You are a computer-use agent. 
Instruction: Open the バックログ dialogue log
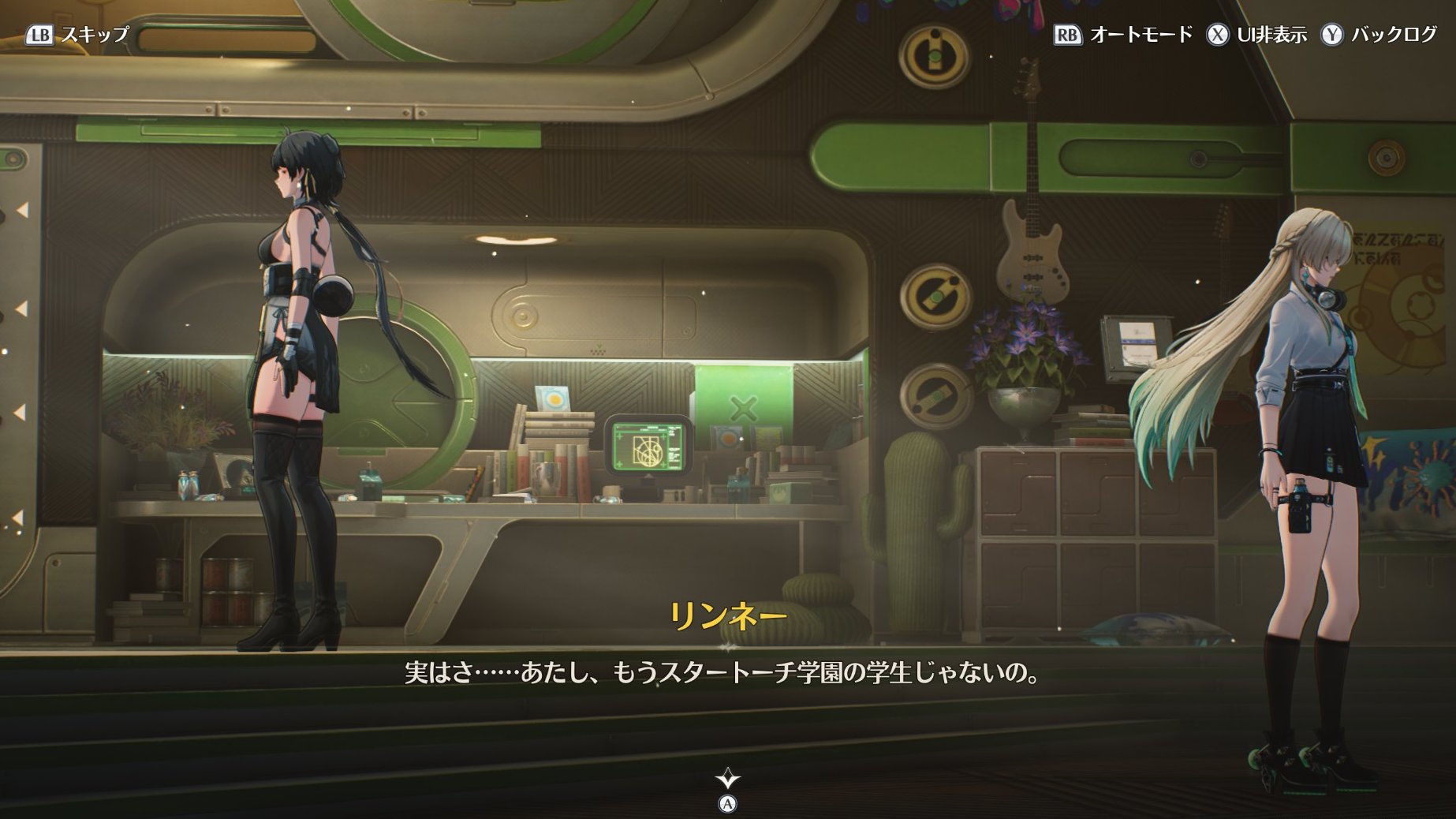click(x=1379, y=35)
